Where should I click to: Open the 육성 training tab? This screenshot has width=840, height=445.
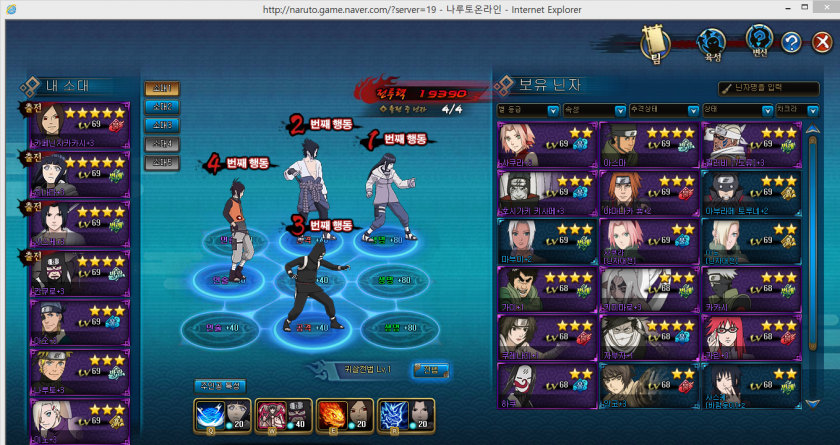(711, 43)
